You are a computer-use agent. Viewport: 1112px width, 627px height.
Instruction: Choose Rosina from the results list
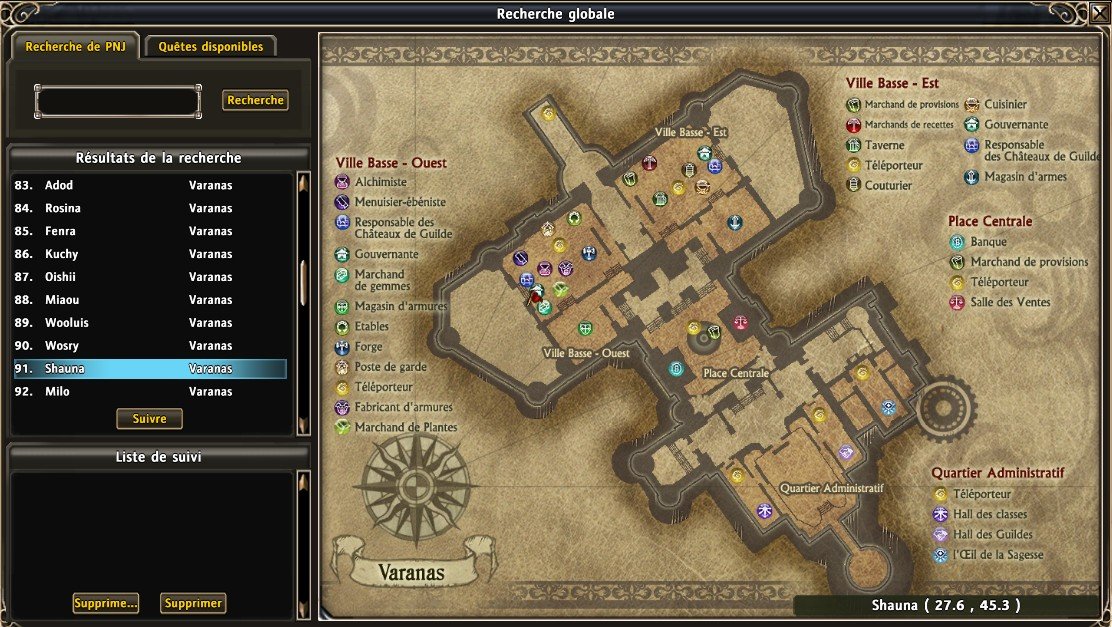click(x=150, y=208)
